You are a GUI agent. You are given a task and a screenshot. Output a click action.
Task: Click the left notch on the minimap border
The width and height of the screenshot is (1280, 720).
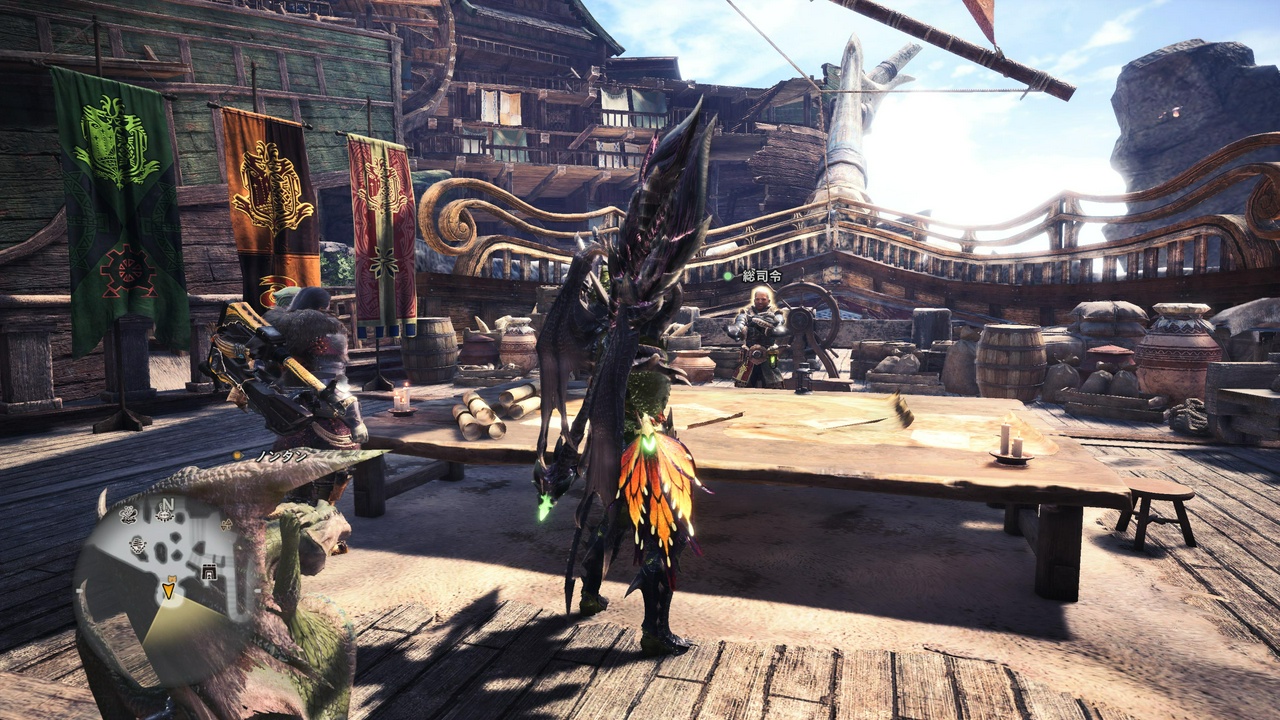click(79, 589)
